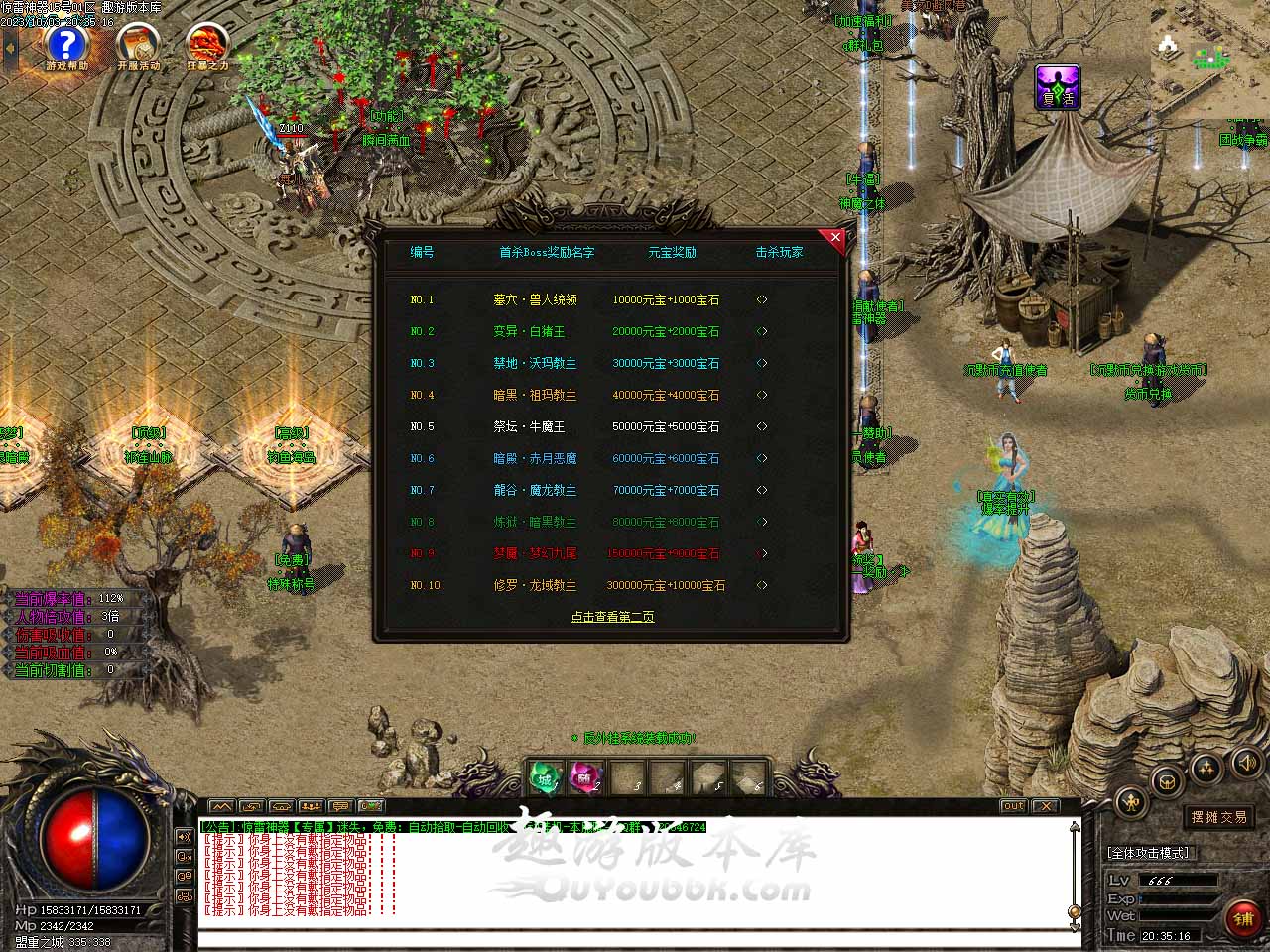Screen dimensions: 1270x952
Task: Use the green 城 stone in hotbar slot 1
Action: (545, 777)
